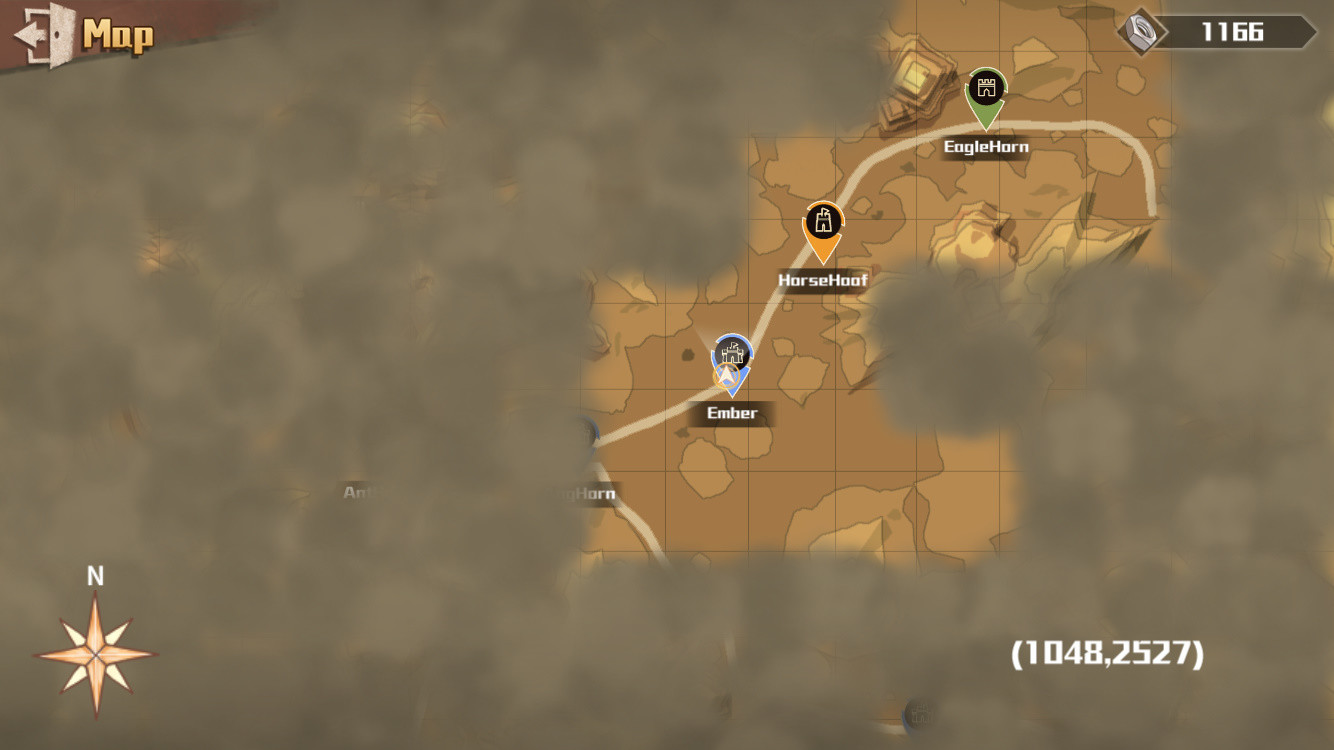The image size is (1334, 750).
Task: Select the EagleHorn name label
Action: click(986, 146)
